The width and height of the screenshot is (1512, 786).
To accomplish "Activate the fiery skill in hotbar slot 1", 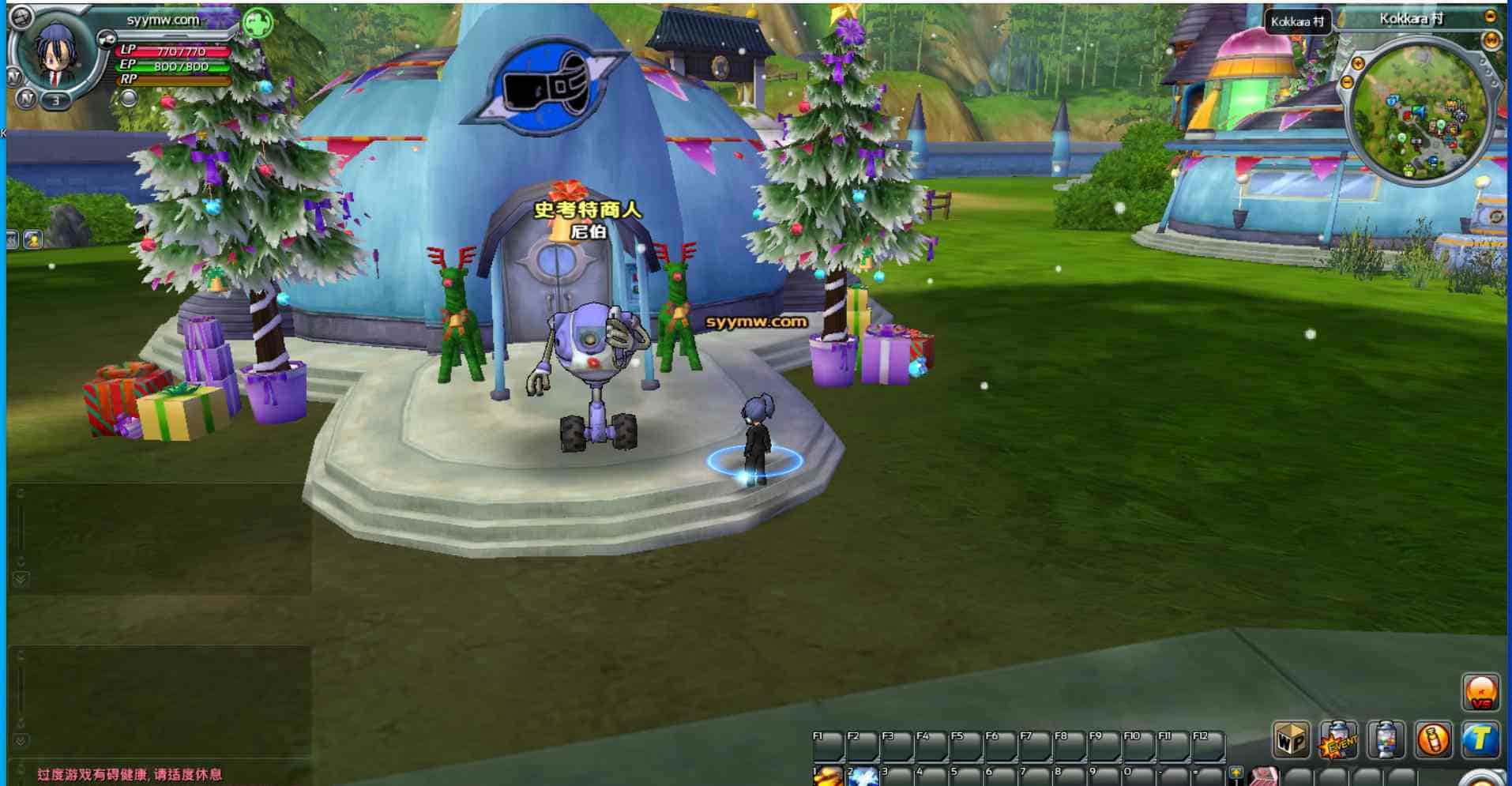I will tap(828, 776).
